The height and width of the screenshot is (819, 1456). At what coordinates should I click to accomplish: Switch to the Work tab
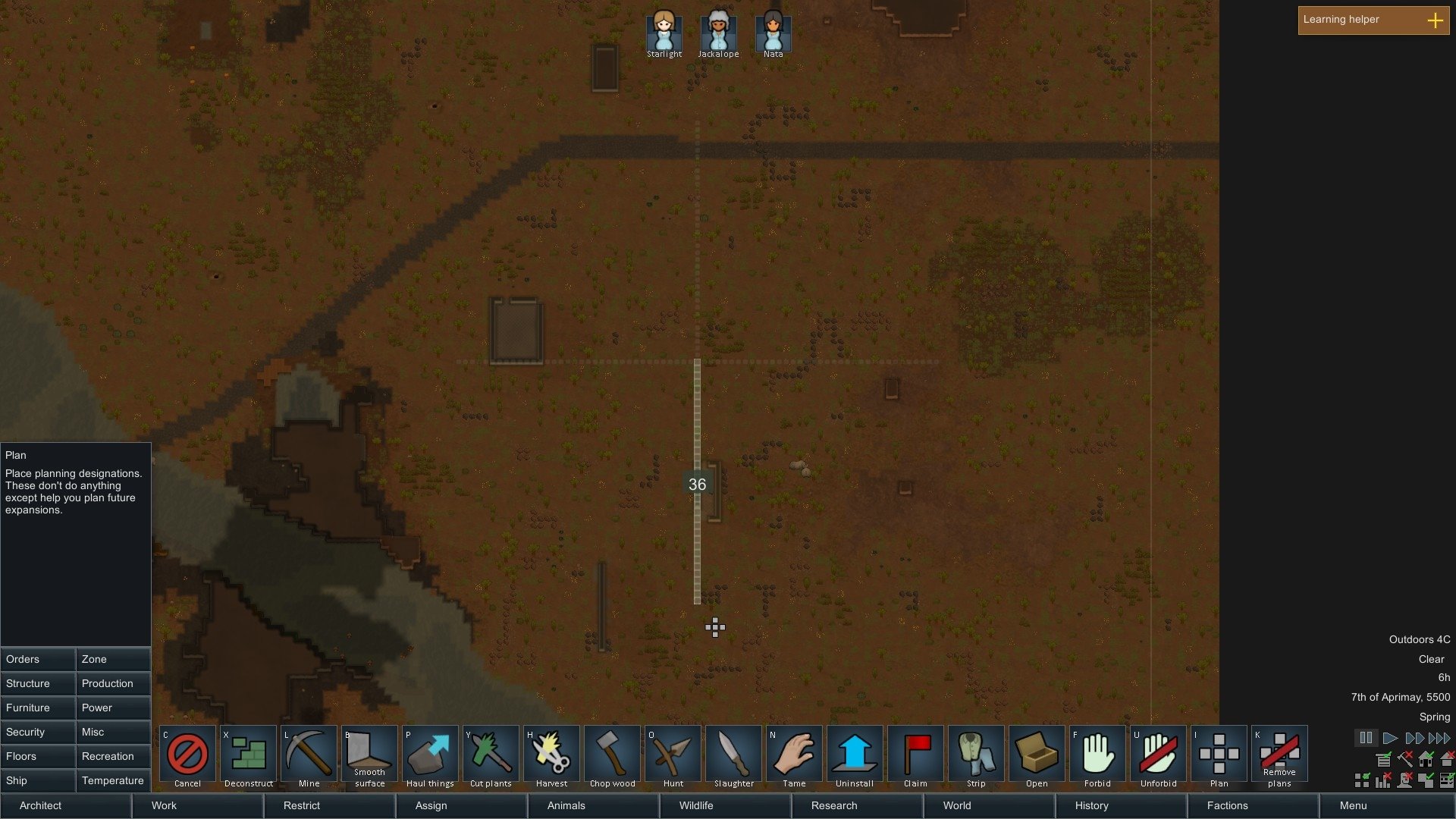click(197, 805)
